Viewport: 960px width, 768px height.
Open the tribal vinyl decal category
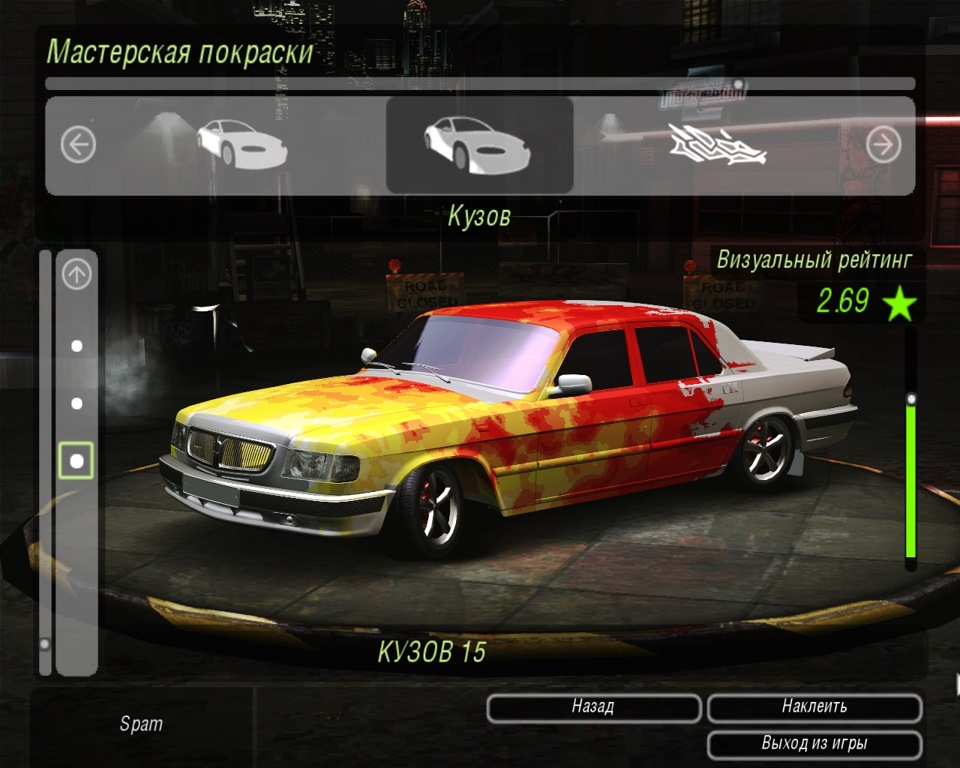717,146
